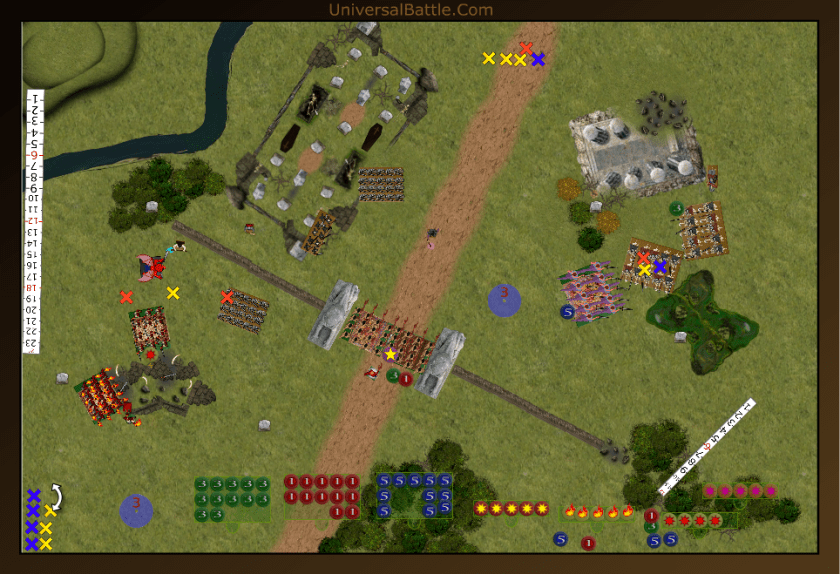Choose a flame token from the fire row
The width and height of the screenshot is (840, 574).
point(598,511)
